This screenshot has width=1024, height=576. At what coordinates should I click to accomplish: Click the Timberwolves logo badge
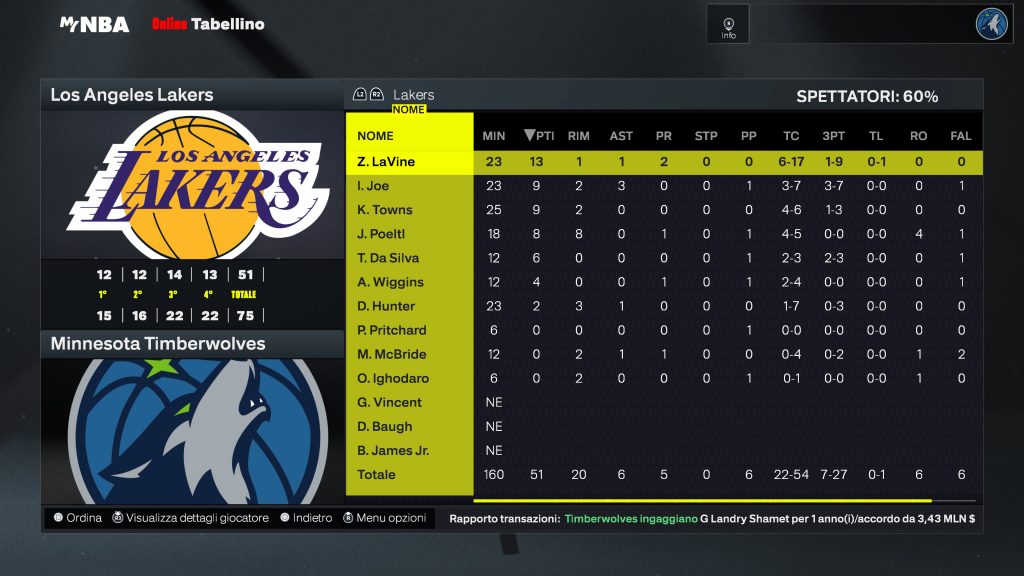992,24
